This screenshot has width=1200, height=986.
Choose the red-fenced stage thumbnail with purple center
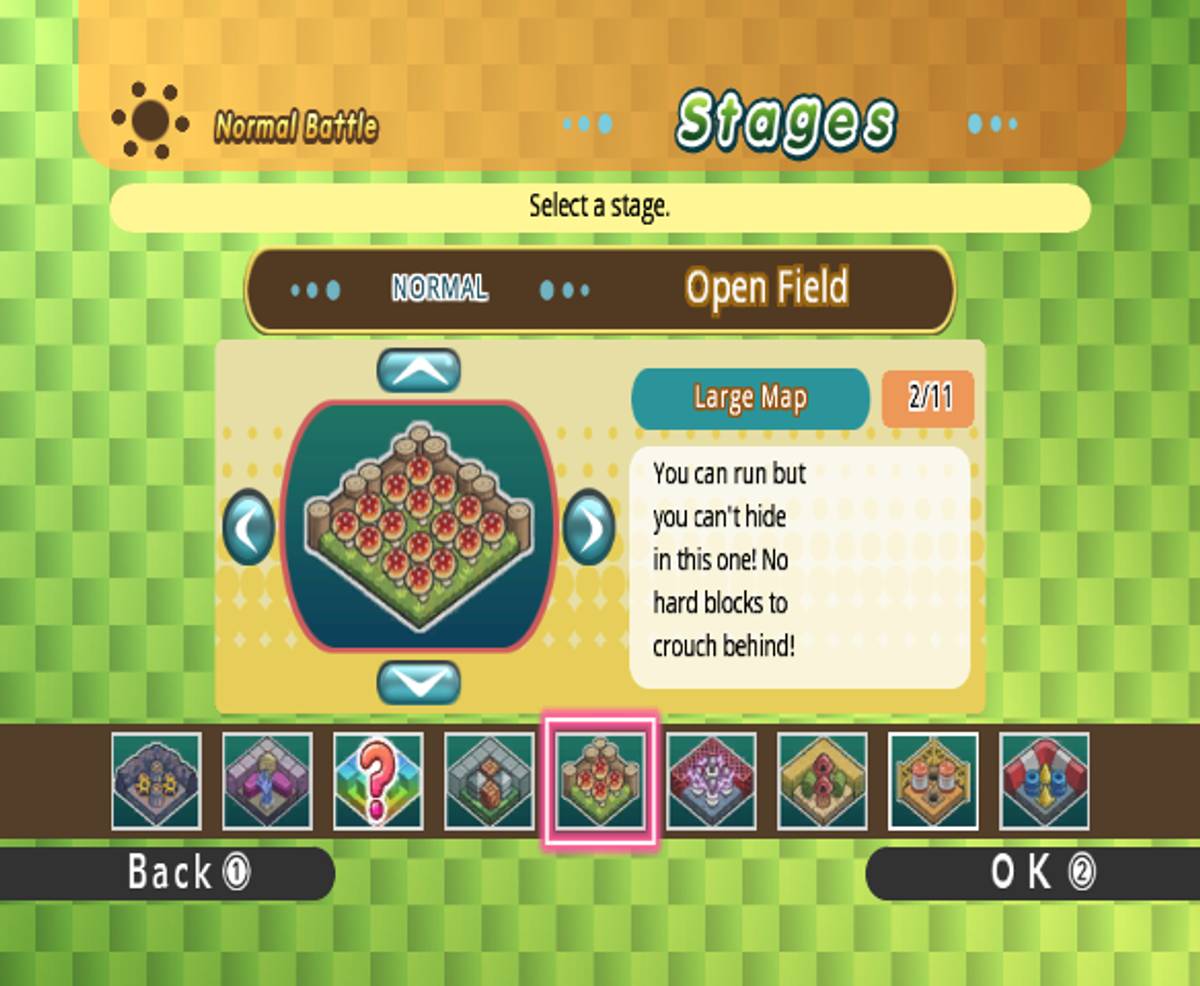click(711, 780)
